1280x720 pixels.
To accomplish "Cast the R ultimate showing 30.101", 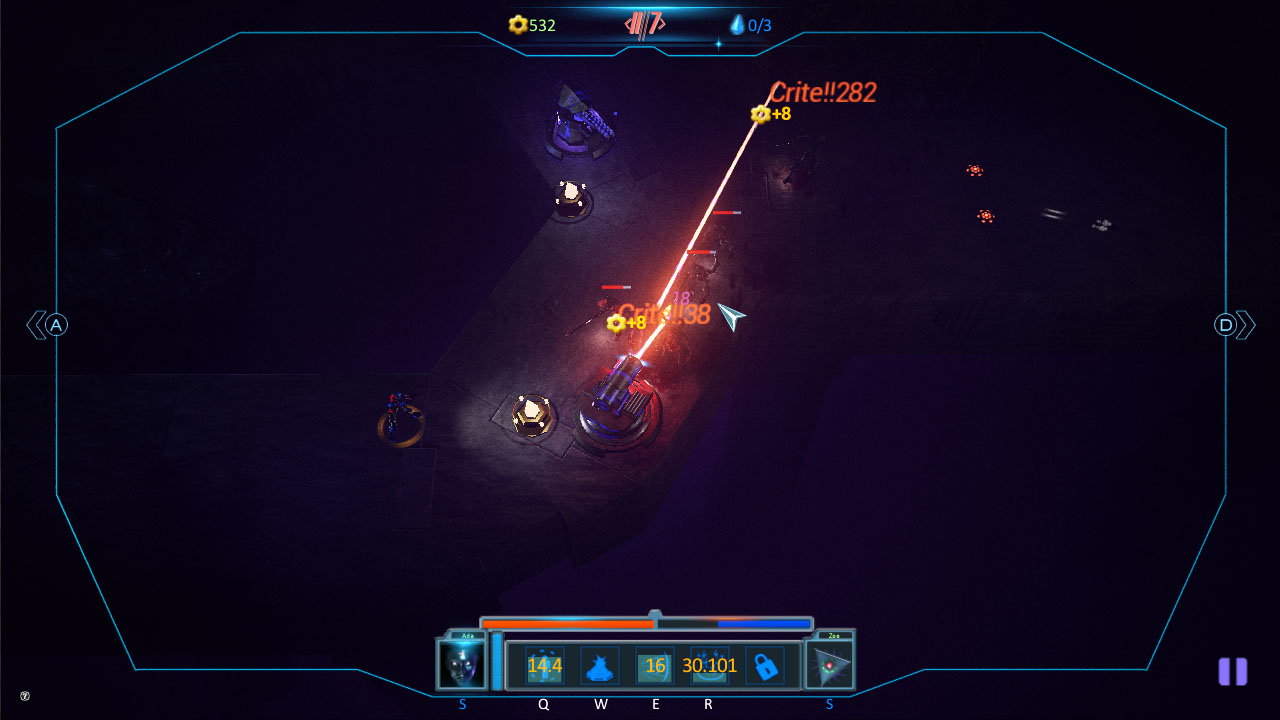I will click(x=708, y=663).
